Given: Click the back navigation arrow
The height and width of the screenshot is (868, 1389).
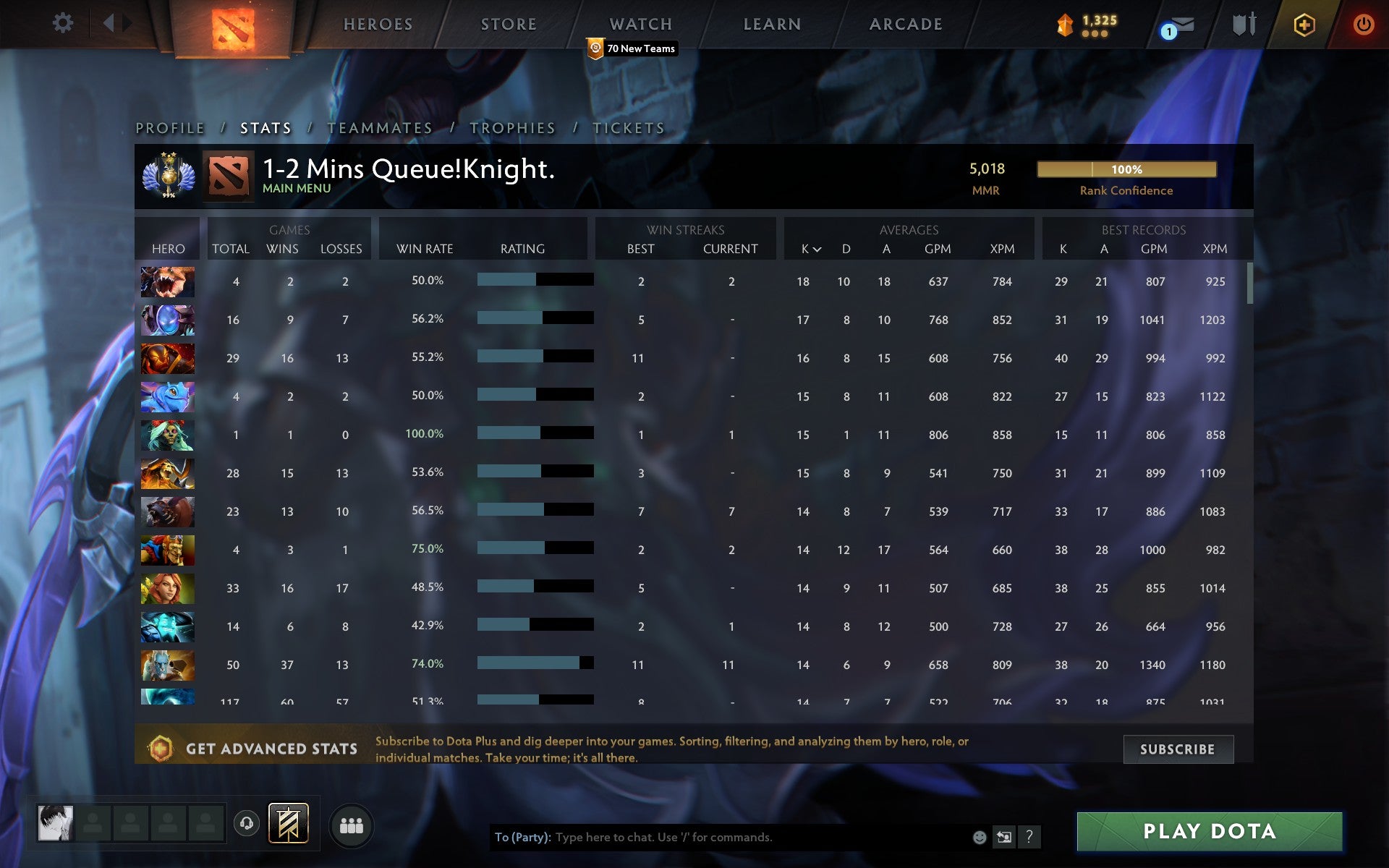Looking at the screenshot, I should [x=110, y=23].
